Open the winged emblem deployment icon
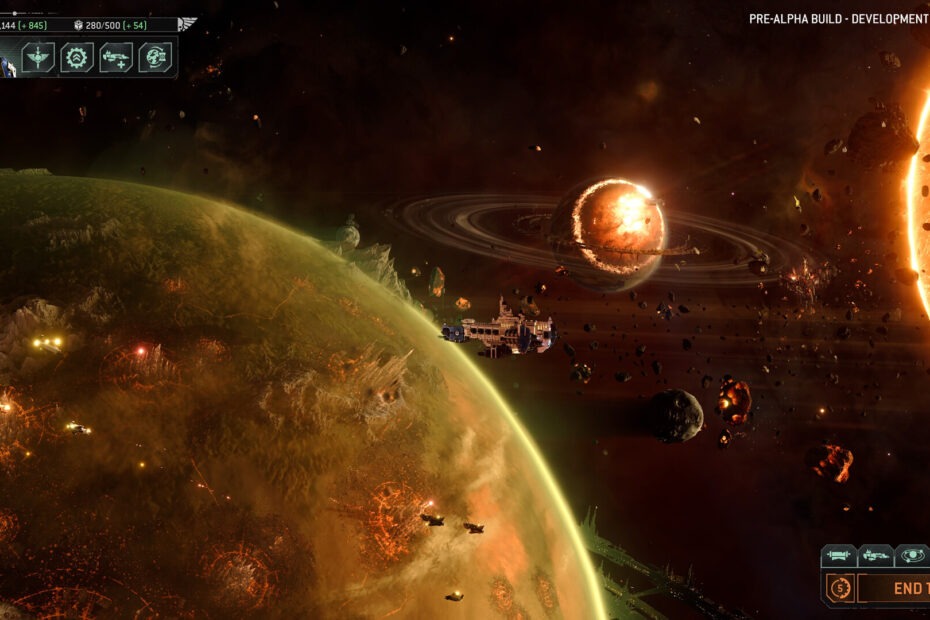 38,57
